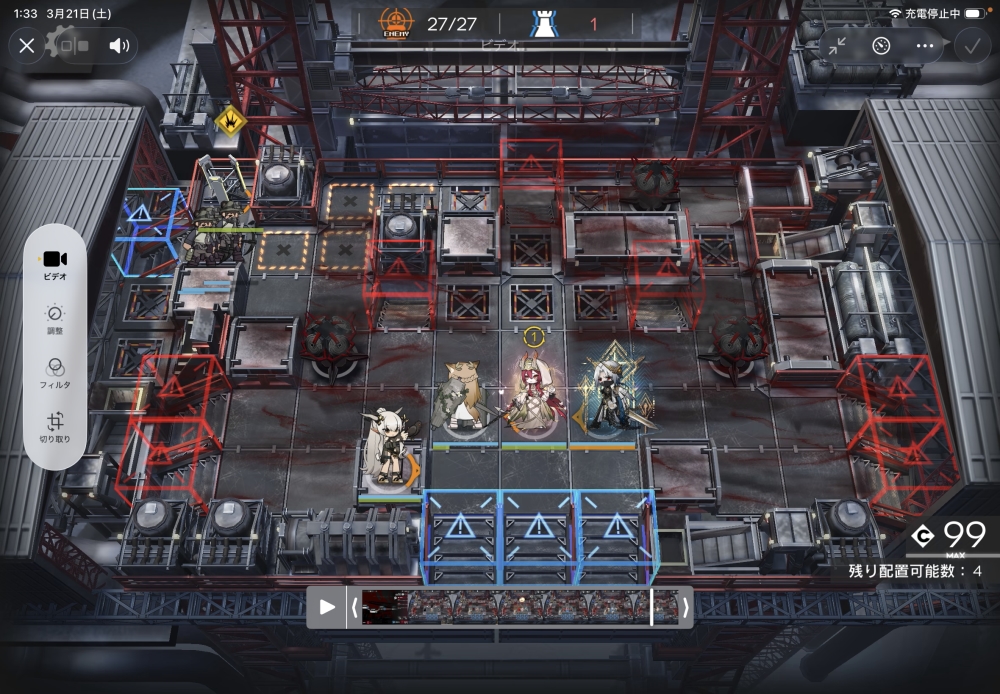Viewport: 1000px width, 694px height.
Task: Close the video editor with X
Action: [x=27, y=45]
